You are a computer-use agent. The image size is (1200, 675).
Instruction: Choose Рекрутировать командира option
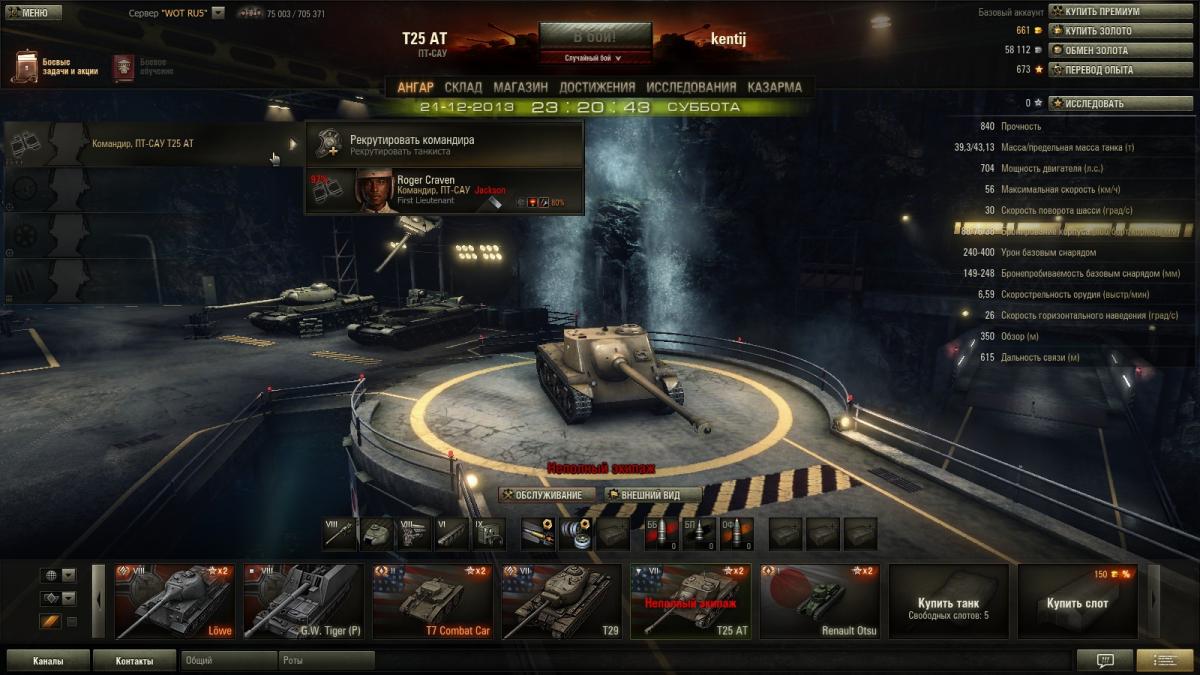tap(444, 144)
